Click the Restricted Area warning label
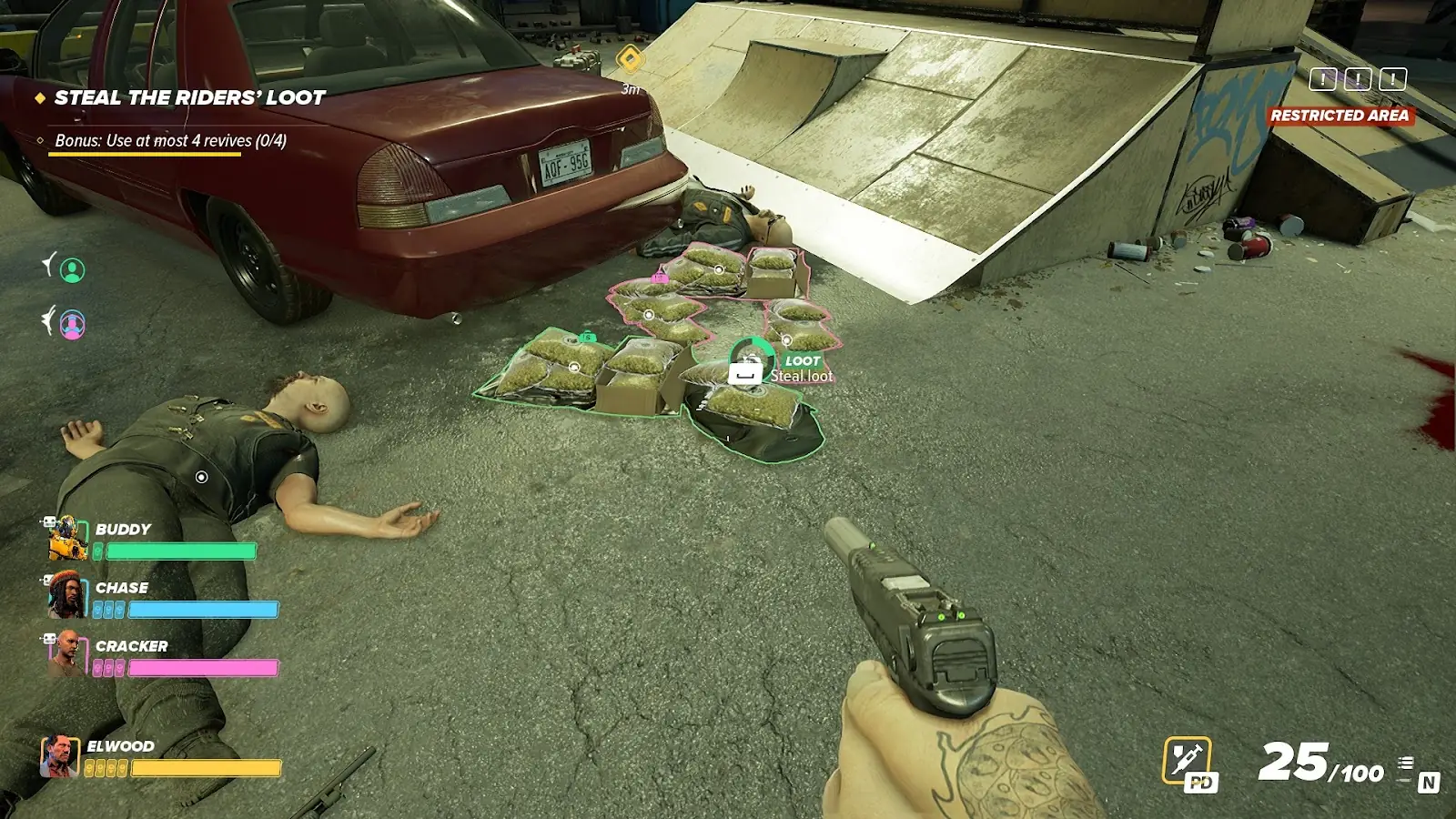Image resolution: width=1456 pixels, height=819 pixels. [x=1340, y=116]
